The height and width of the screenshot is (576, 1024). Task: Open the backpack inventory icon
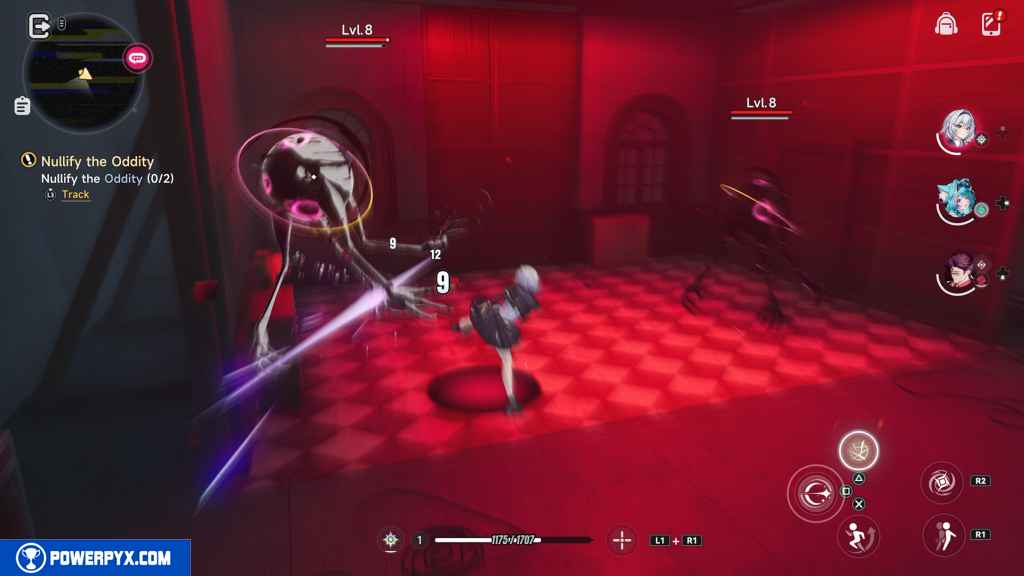[x=946, y=24]
